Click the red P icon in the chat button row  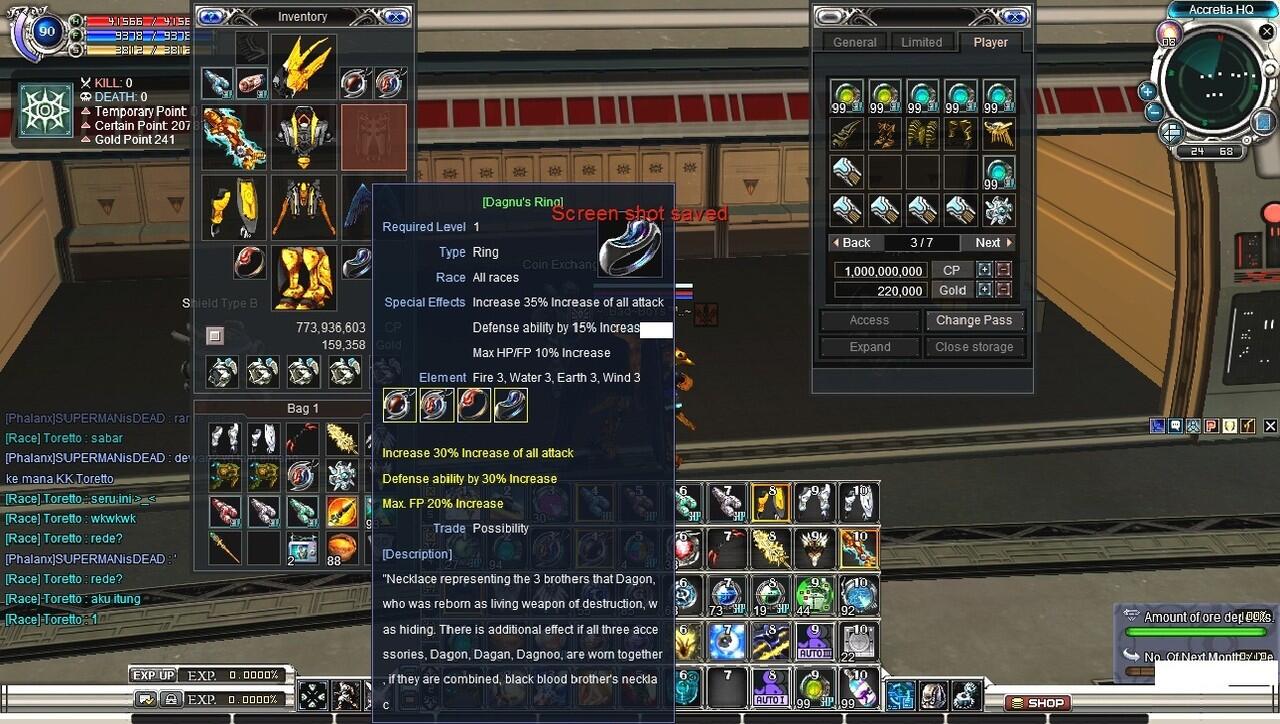pyautogui.click(x=1210, y=425)
